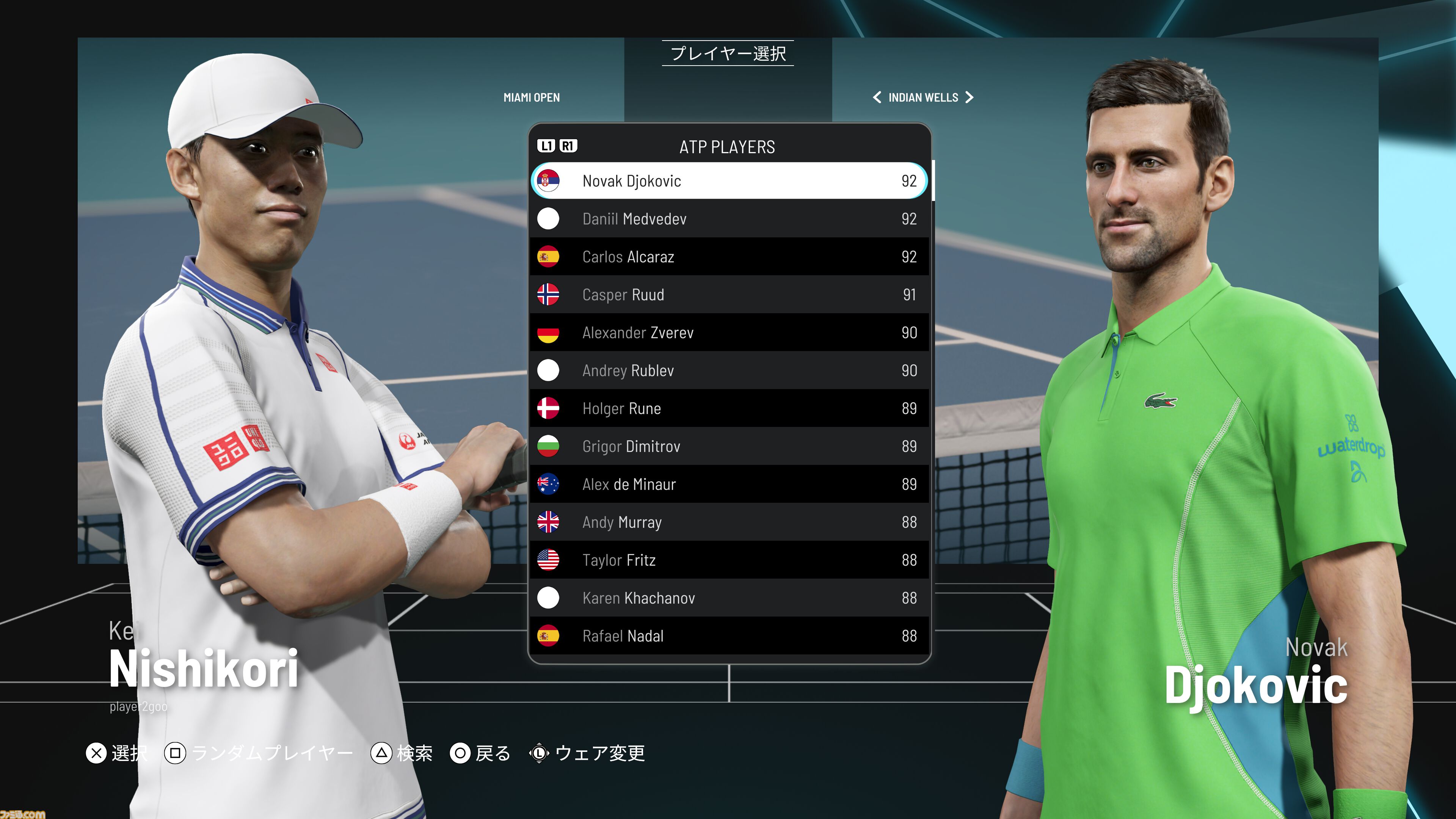Viewport: 1456px width, 819px height.
Task: Select Karen Khachanov's entry
Action: click(728, 598)
